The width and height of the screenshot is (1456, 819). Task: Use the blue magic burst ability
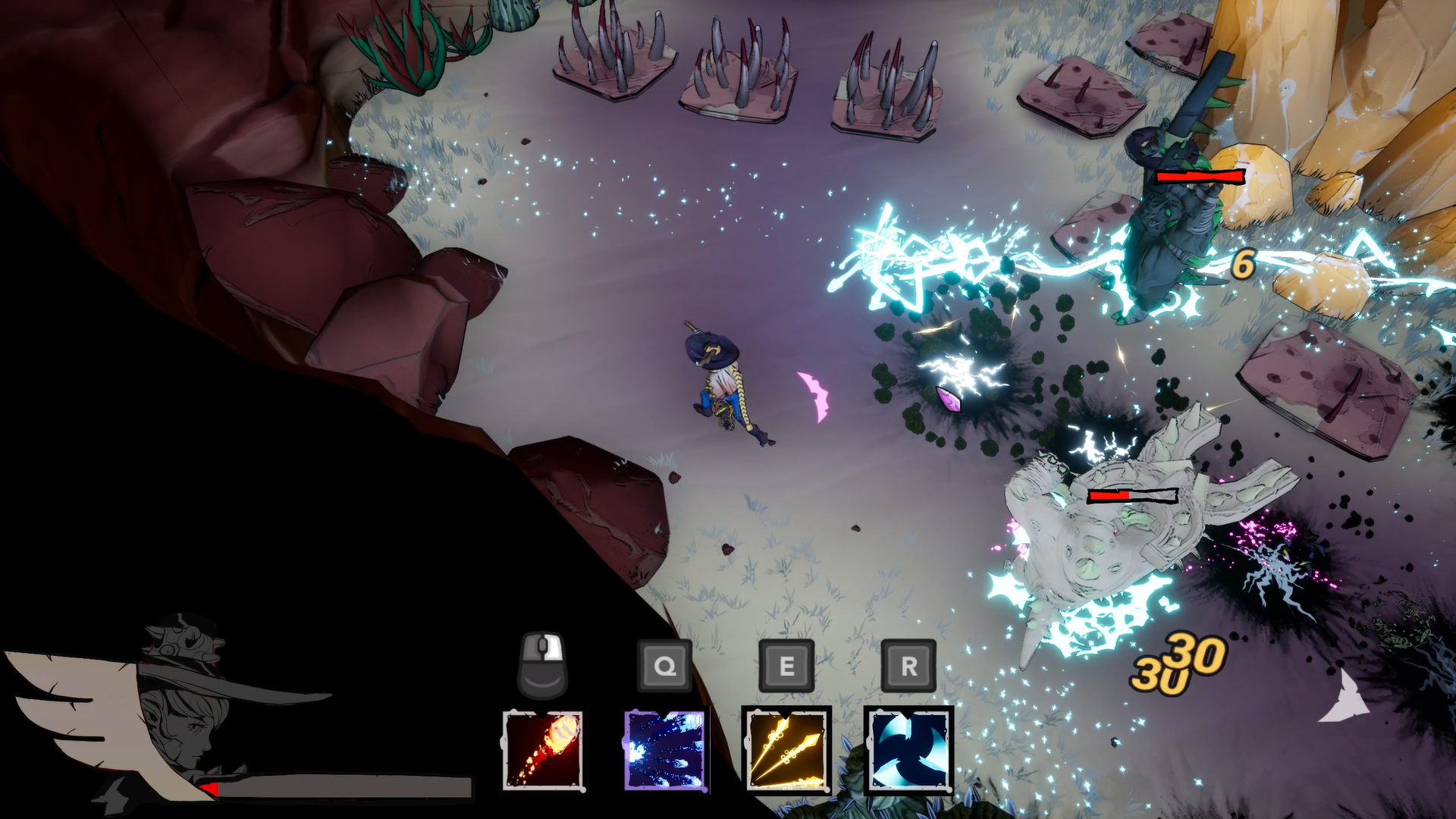pos(665,750)
